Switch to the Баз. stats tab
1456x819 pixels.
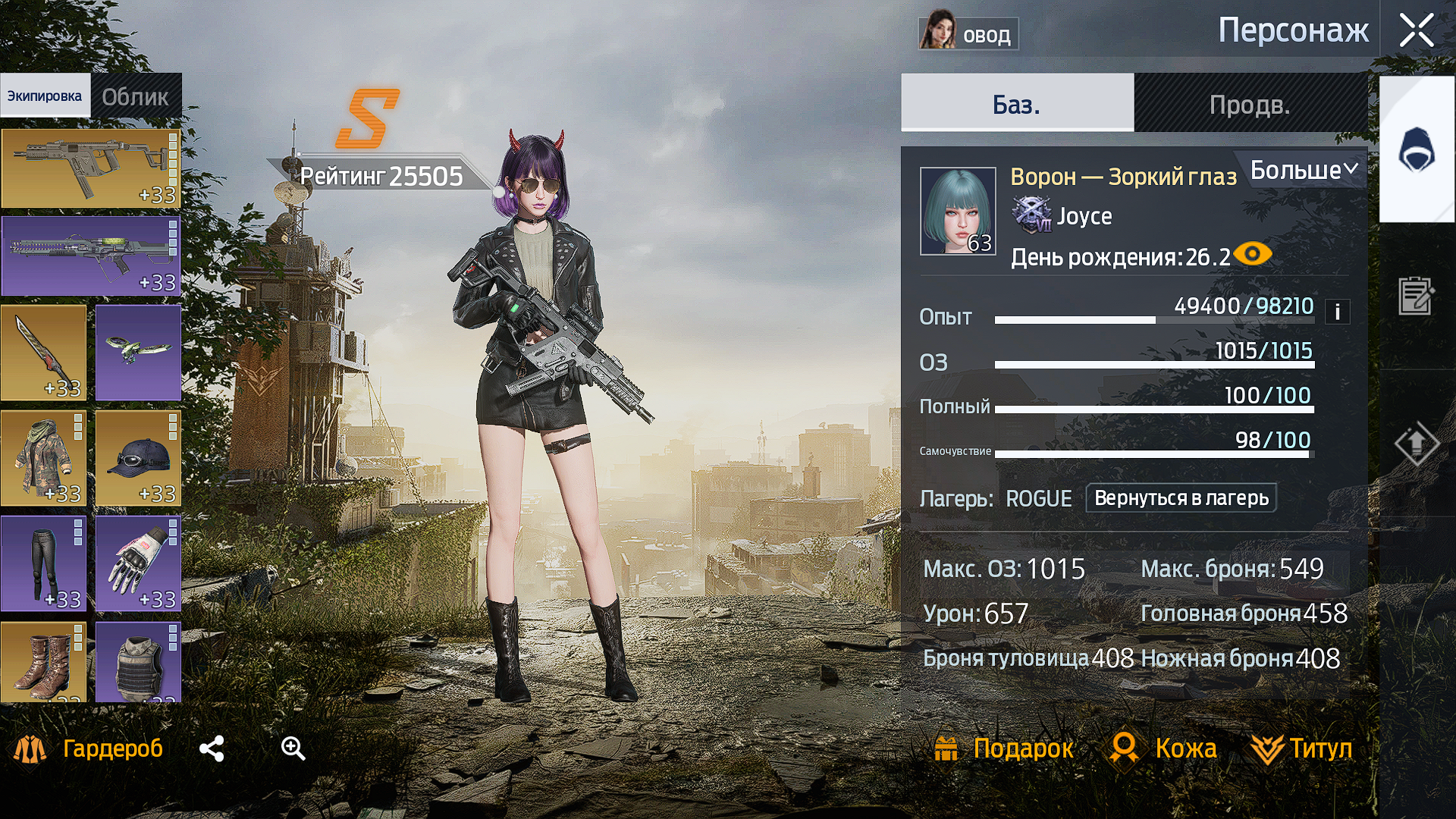click(x=1016, y=104)
